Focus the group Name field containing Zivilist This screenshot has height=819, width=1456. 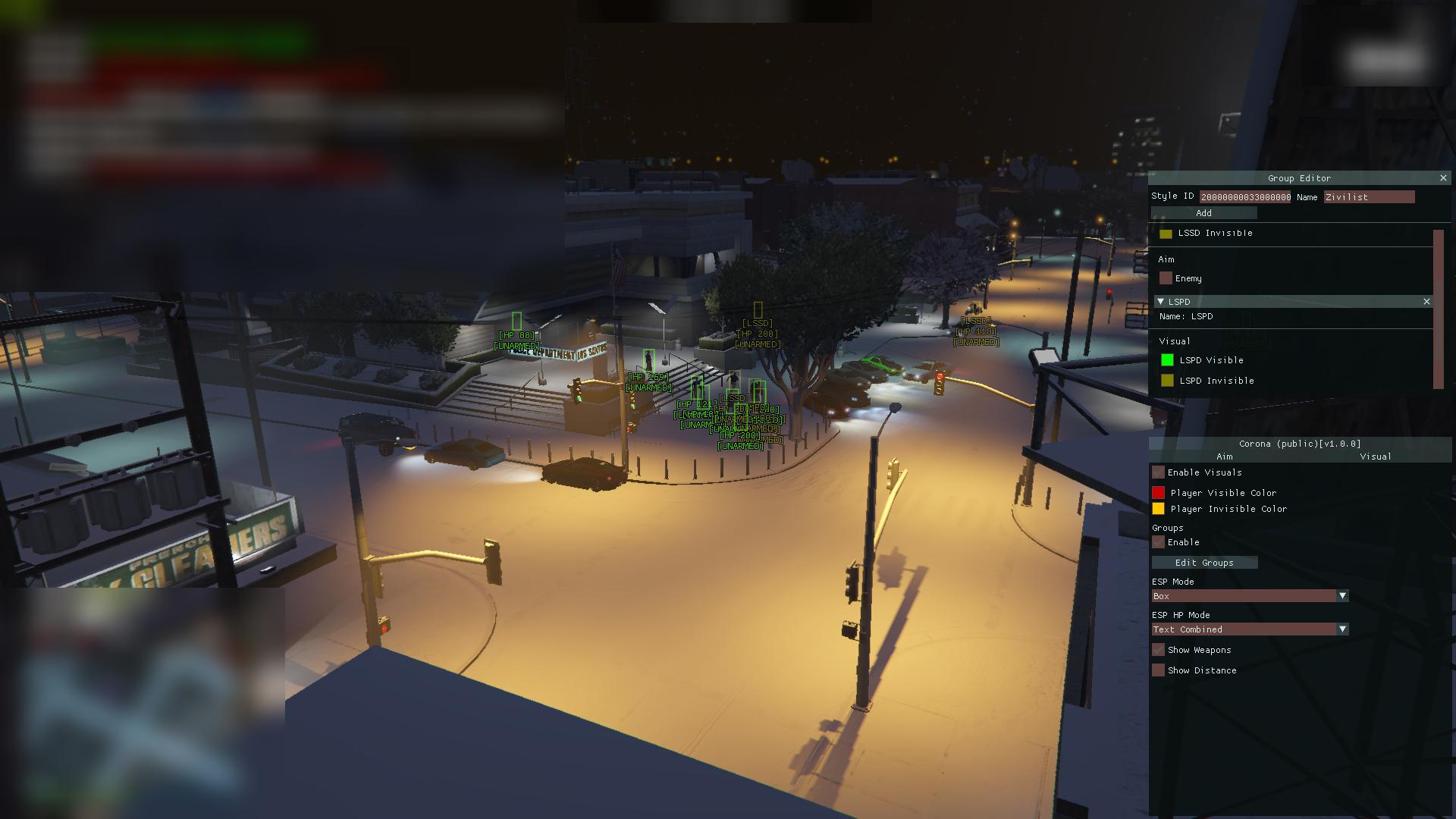tap(1369, 197)
